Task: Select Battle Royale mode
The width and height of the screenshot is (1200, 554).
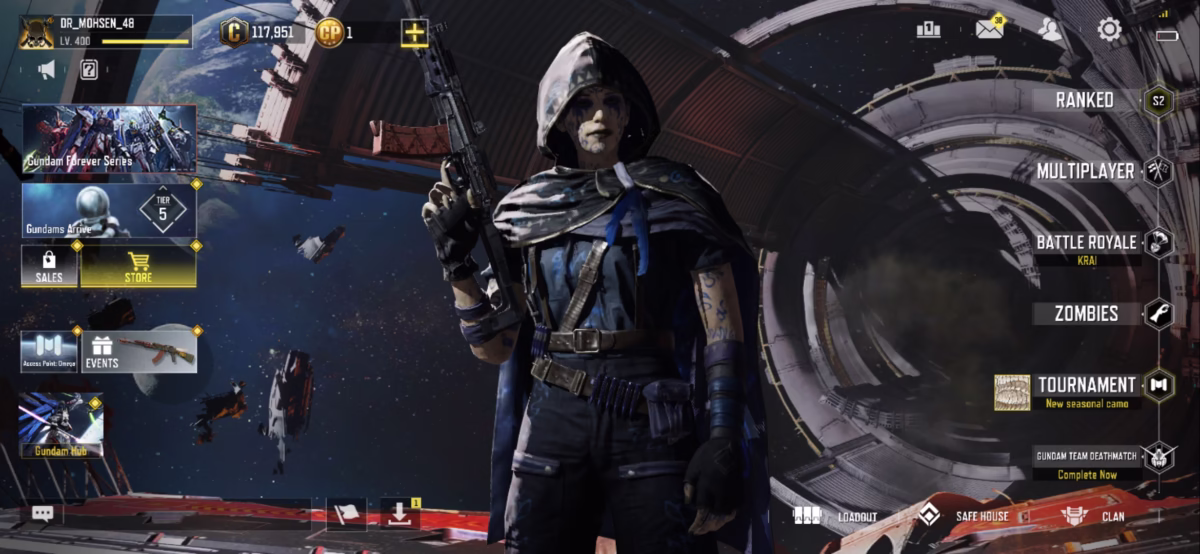Action: (1086, 243)
